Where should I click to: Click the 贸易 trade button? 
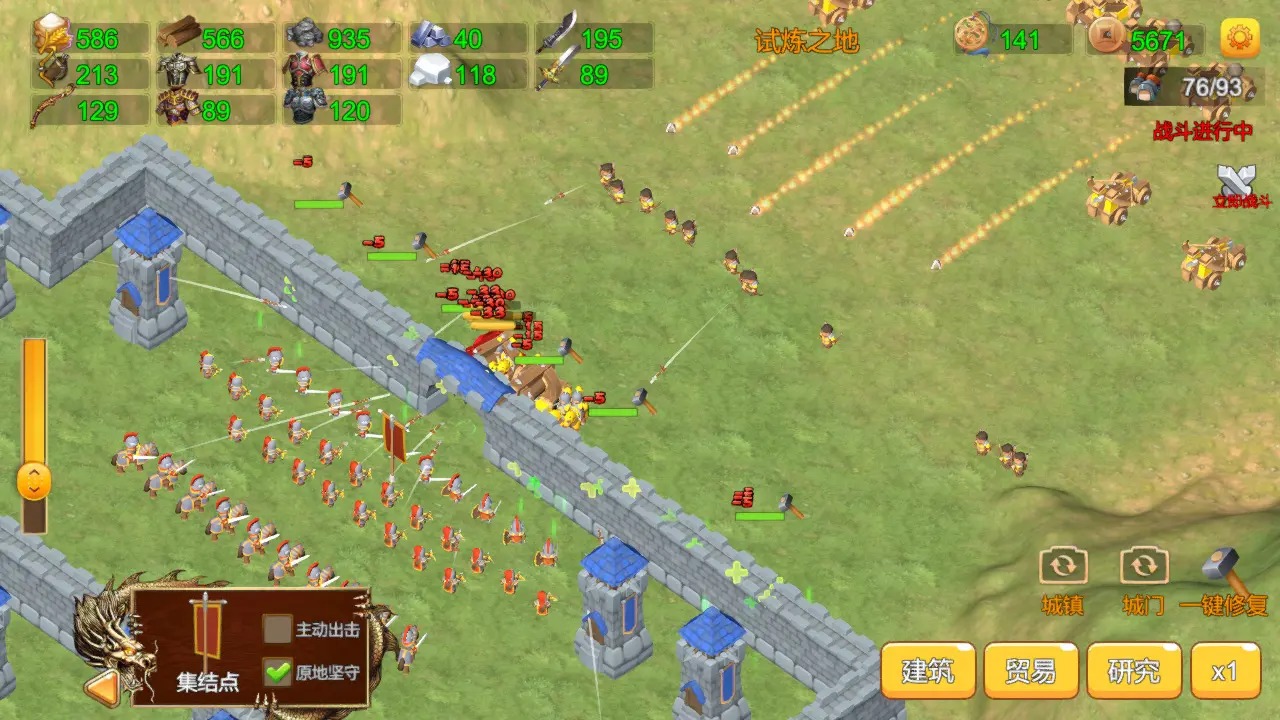(1029, 670)
